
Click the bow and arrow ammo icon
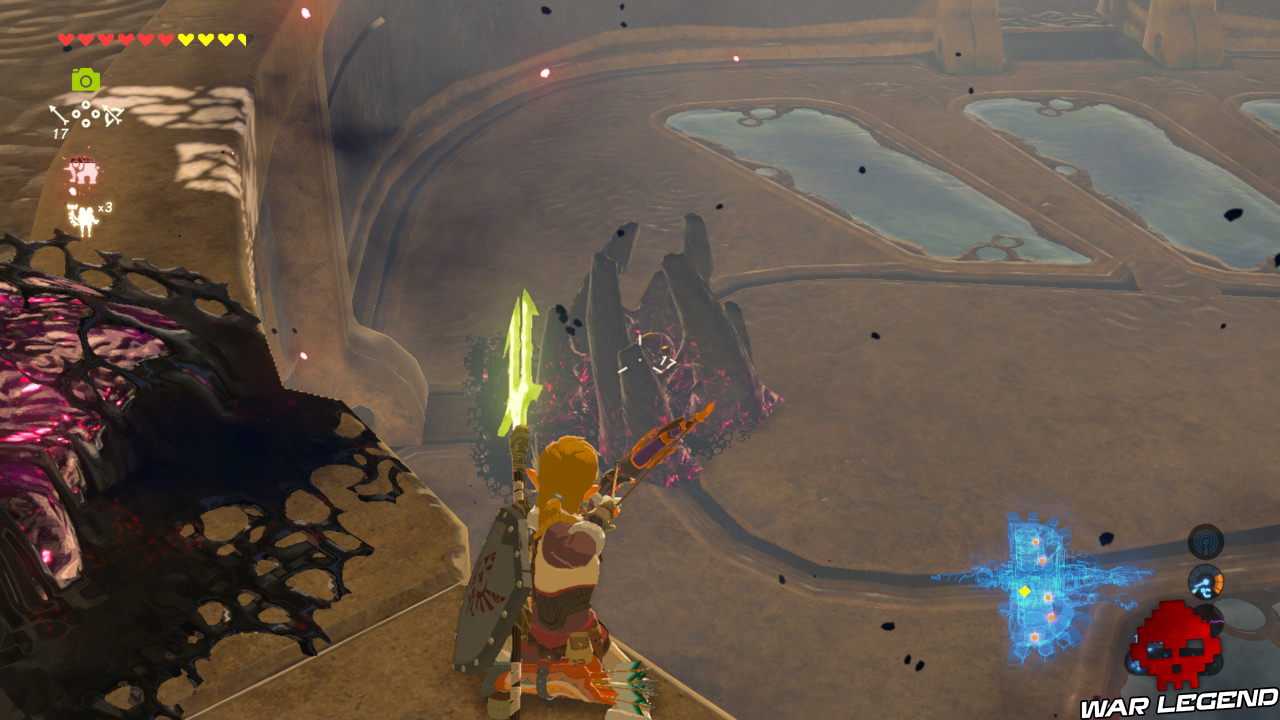click(112, 115)
